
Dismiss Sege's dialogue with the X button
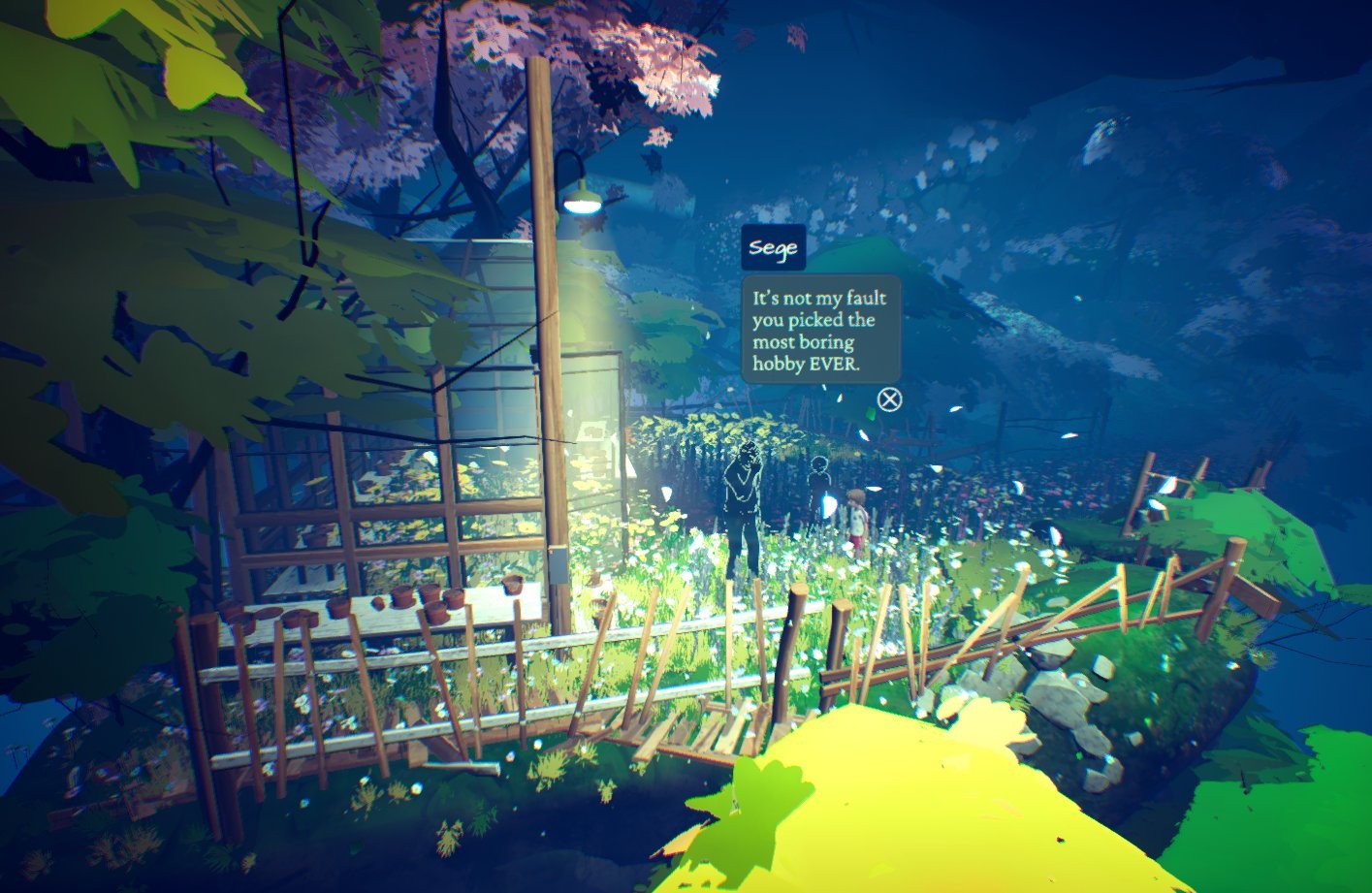(x=889, y=399)
